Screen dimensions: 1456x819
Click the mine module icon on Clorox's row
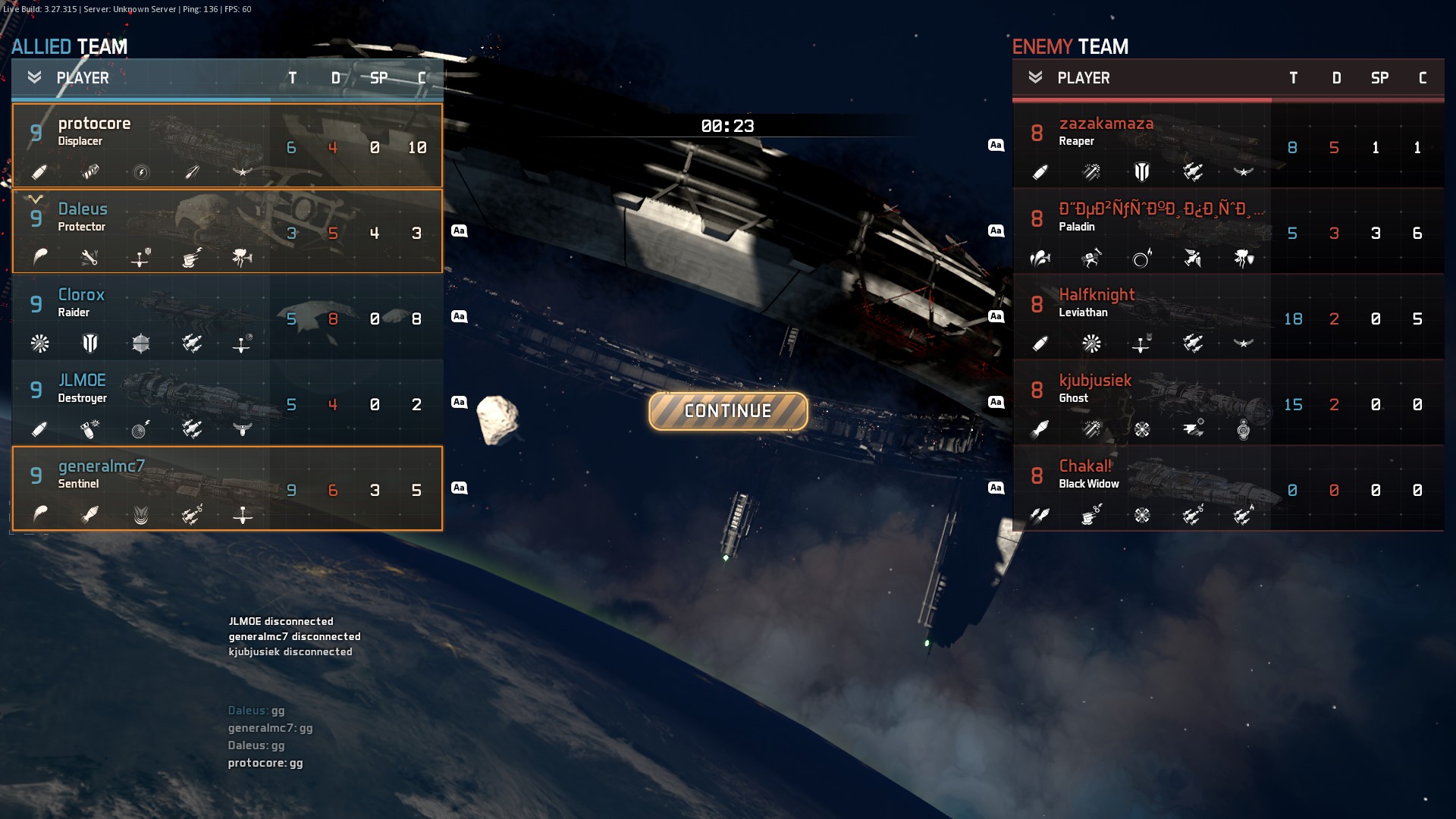[141, 344]
